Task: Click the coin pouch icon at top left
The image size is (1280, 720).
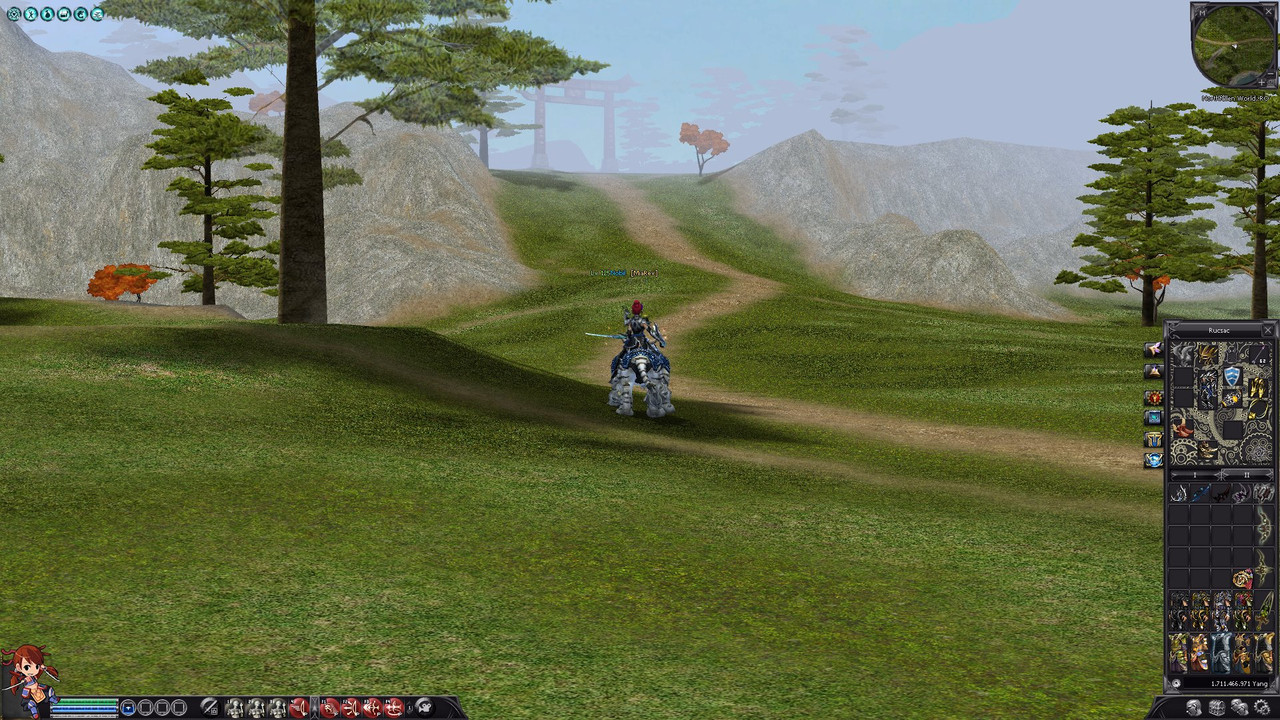Action: point(47,14)
